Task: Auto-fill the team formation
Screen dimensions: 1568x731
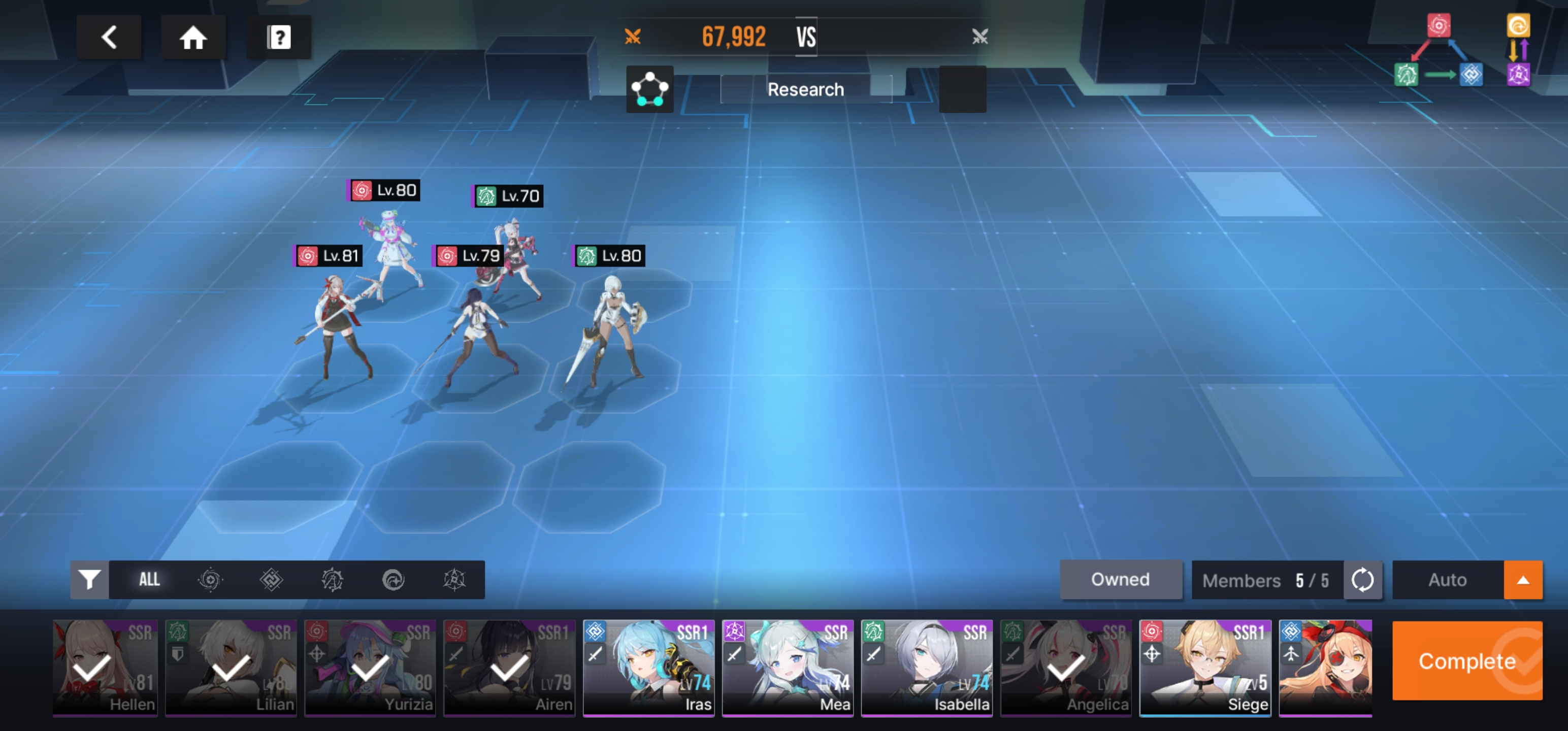Action: click(1447, 579)
